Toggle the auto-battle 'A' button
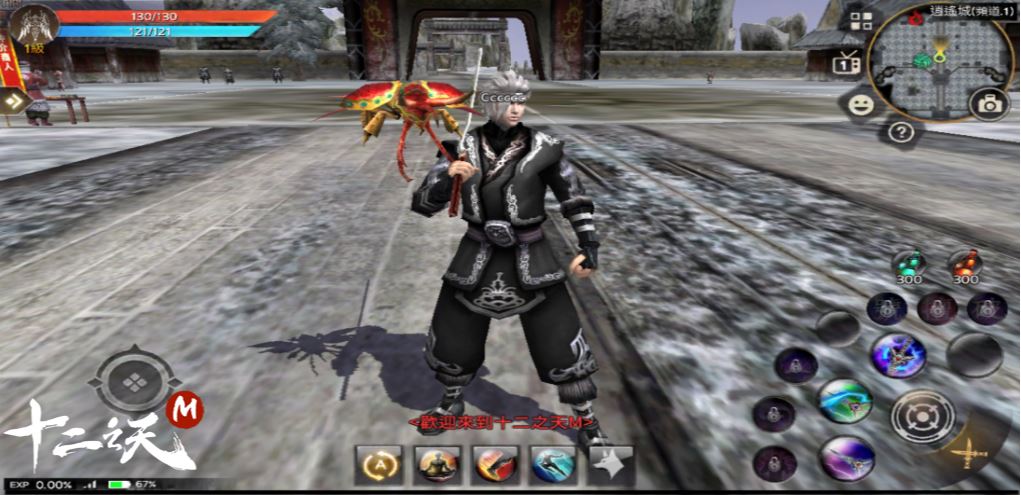 pyautogui.click(x=379, y=464)
